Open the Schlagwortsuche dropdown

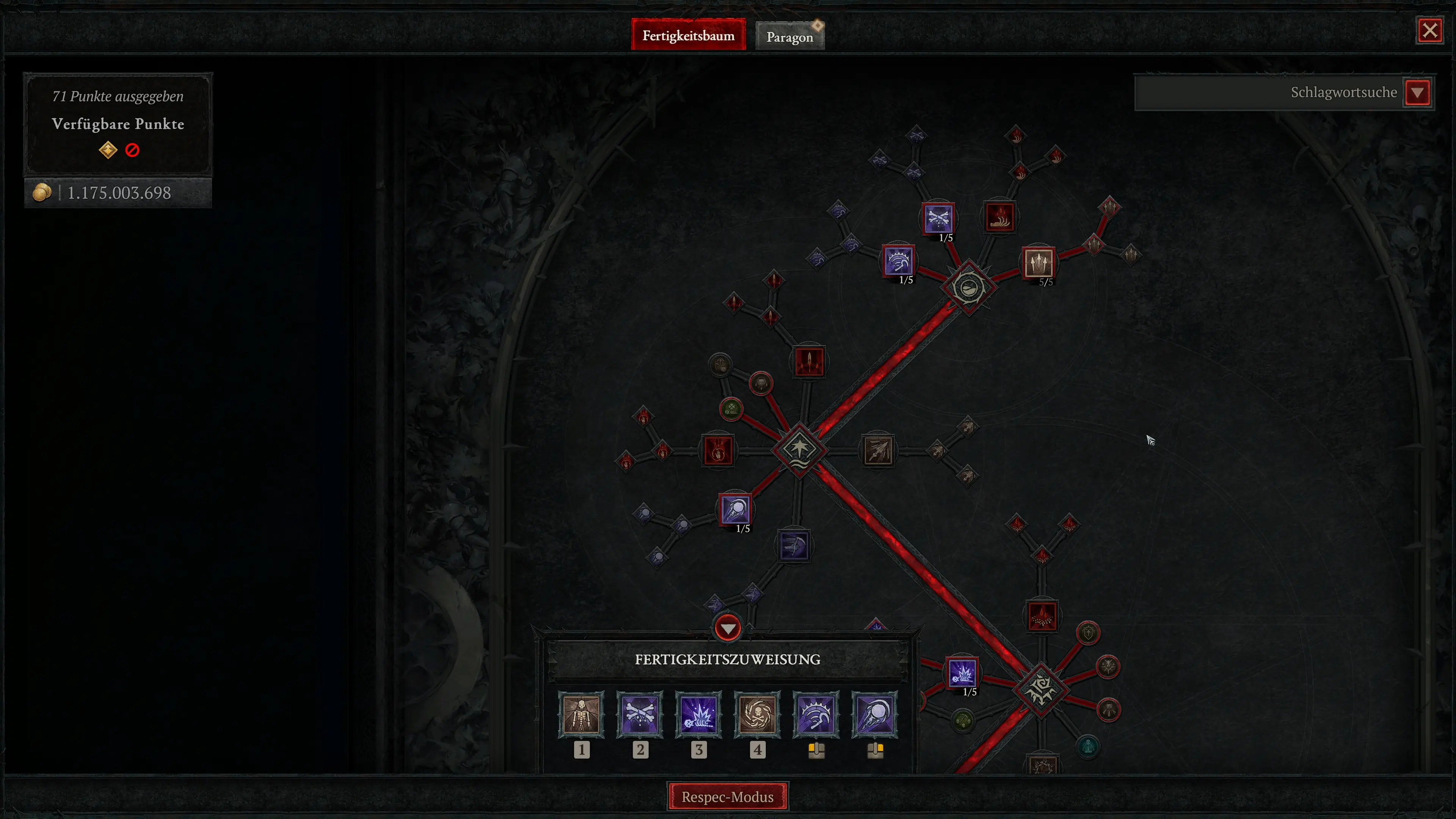coord(1418,92)
